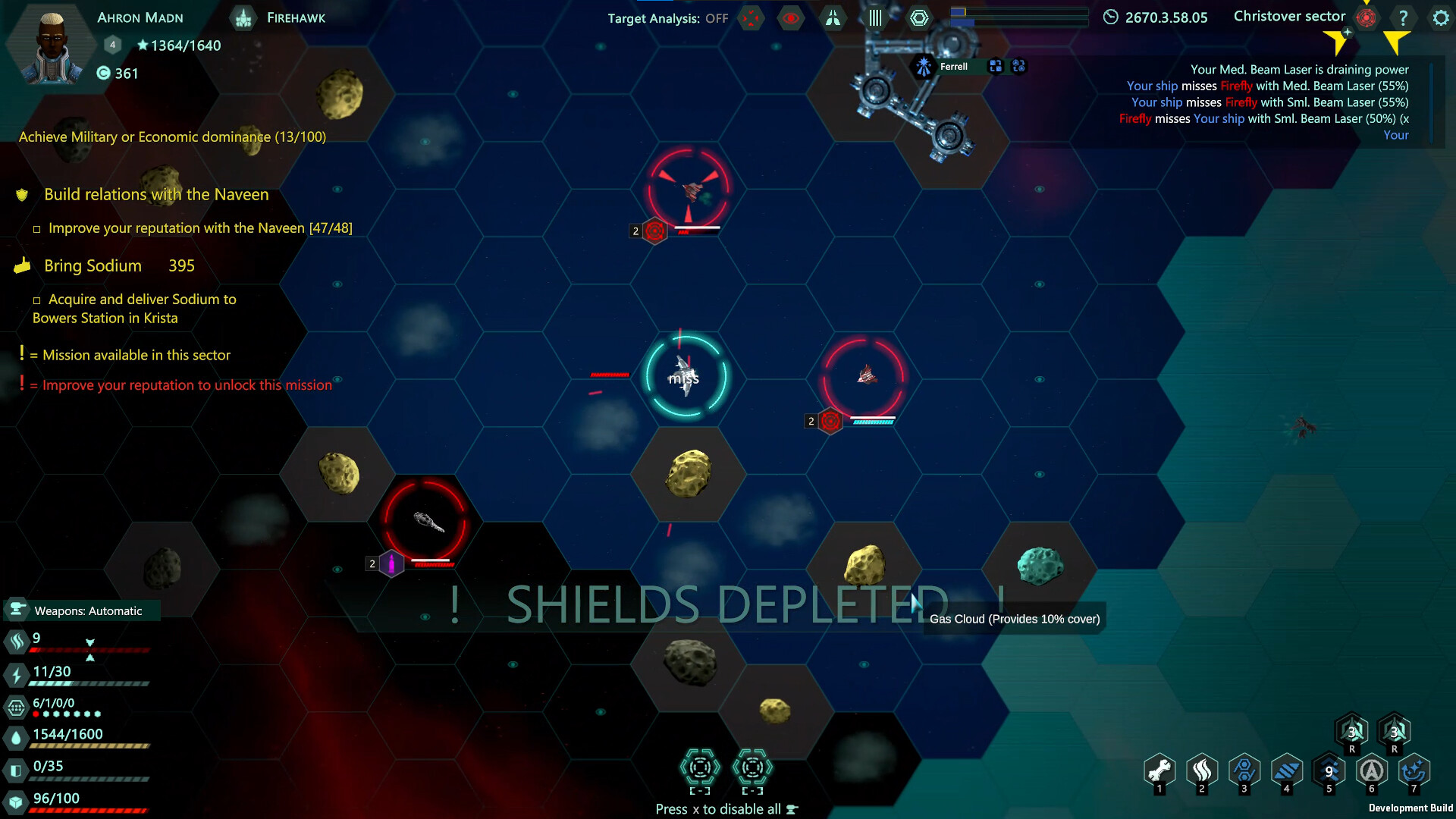Click the red sector alert icon
The height and width of the screenshot is (819, 1456).
(x=1367, y=17)
